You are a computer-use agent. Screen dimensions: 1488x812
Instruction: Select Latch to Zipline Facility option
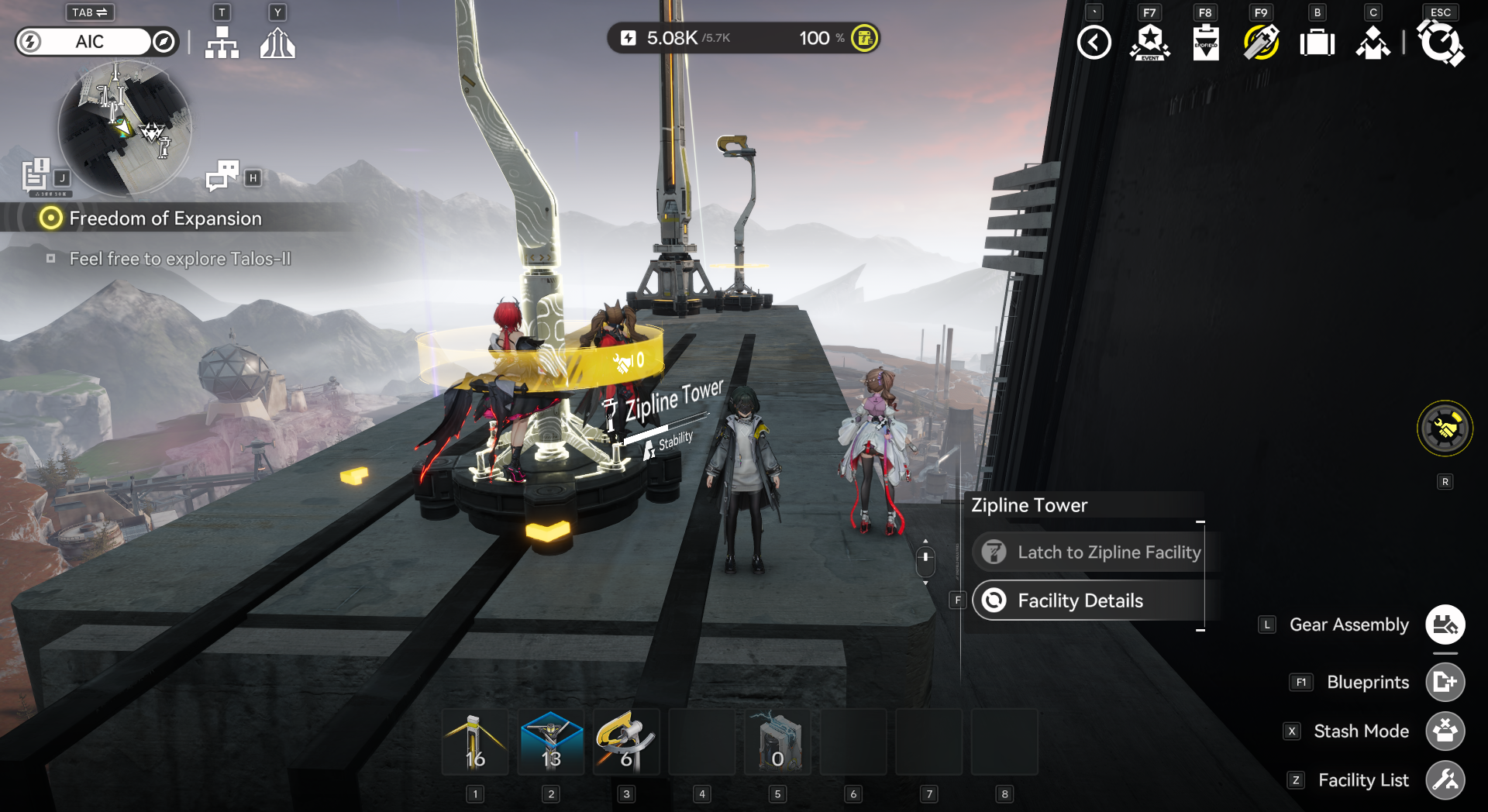[1089, 552]
